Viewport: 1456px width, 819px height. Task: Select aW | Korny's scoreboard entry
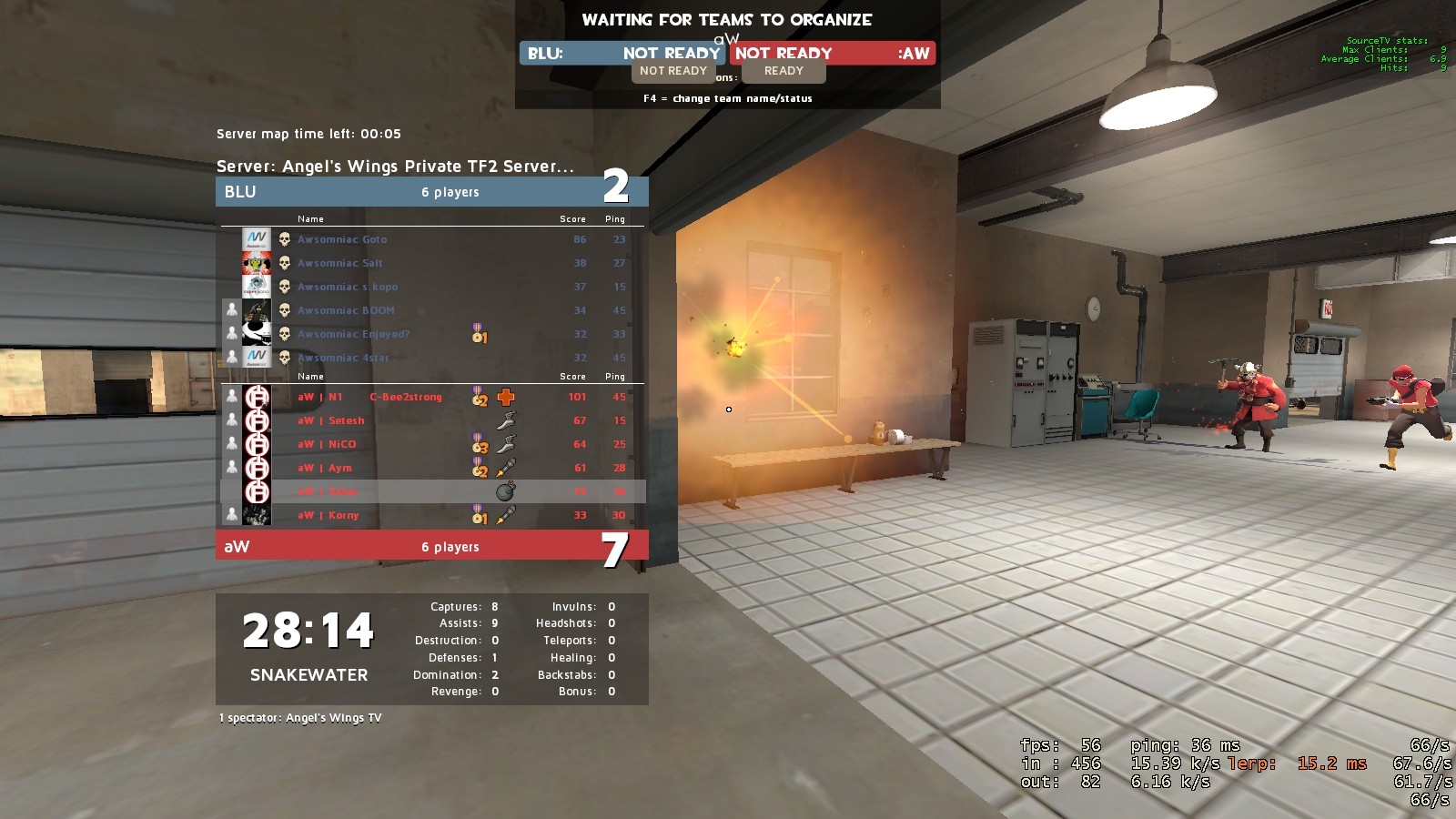pos(329,515)
